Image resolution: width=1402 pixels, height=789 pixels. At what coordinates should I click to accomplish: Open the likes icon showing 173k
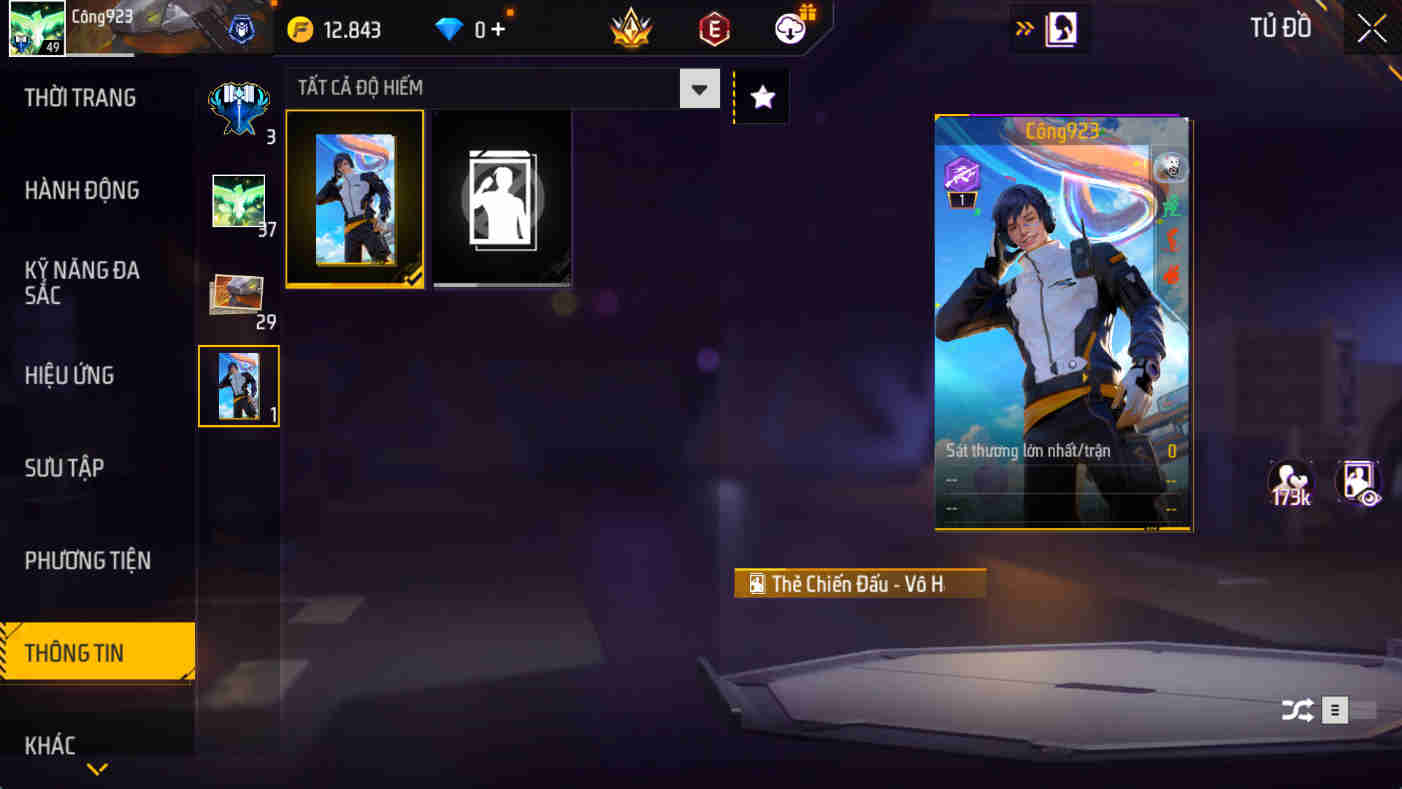point(1291,483)
